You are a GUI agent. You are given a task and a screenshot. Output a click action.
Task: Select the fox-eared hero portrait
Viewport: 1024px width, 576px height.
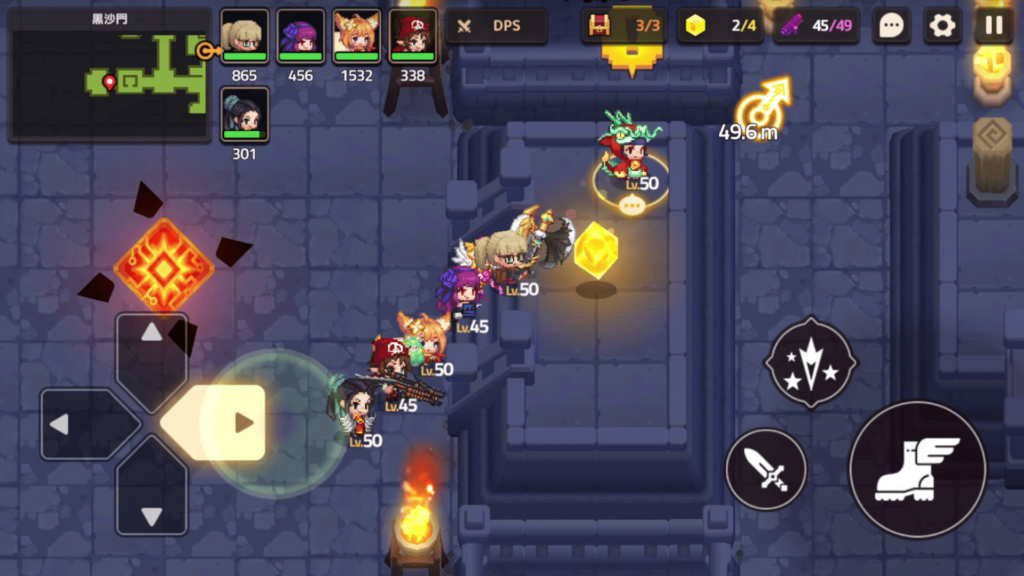tap(356, 37)
